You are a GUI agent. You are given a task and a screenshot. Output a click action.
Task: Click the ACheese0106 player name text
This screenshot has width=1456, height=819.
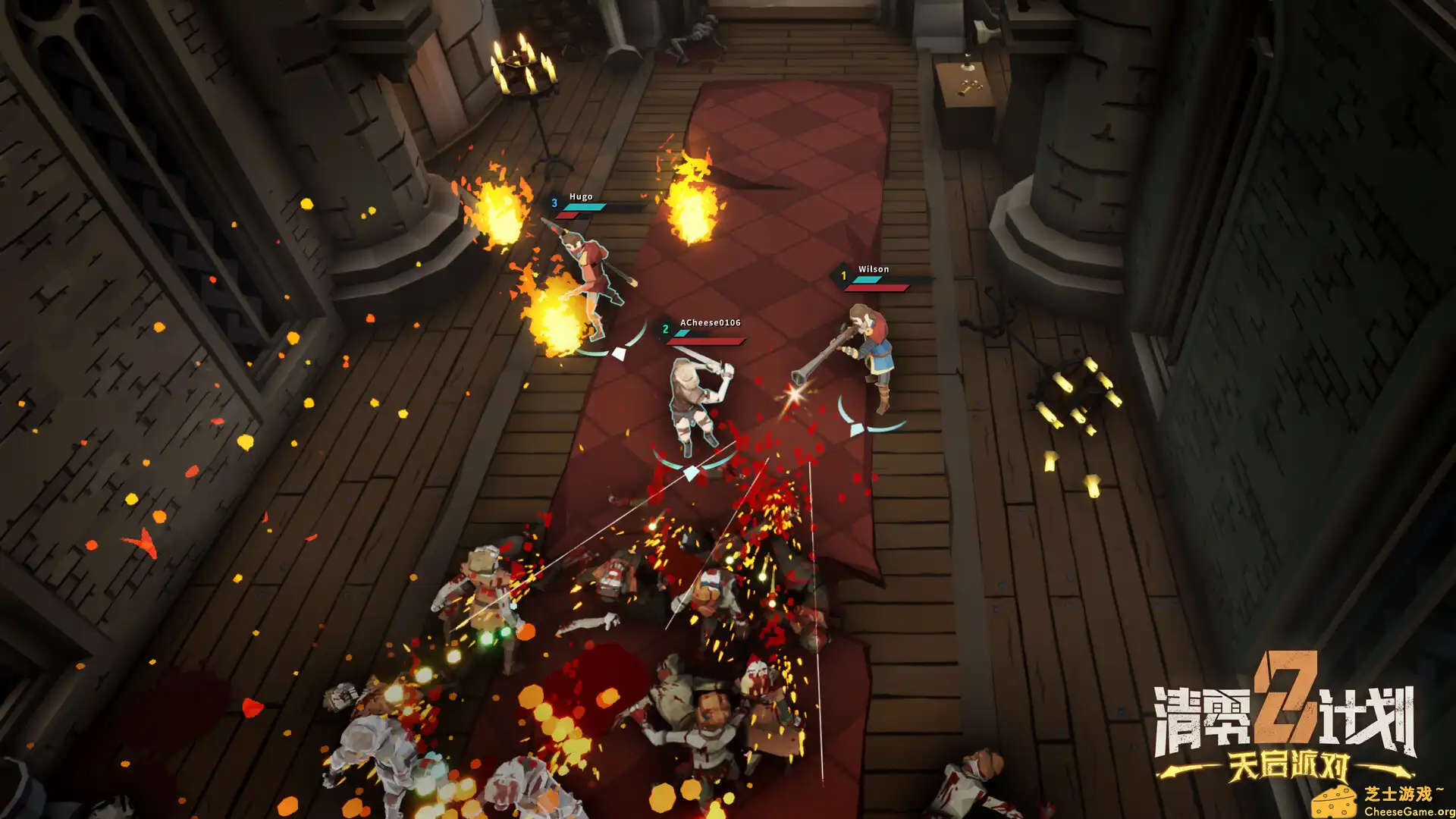(710, 322)
